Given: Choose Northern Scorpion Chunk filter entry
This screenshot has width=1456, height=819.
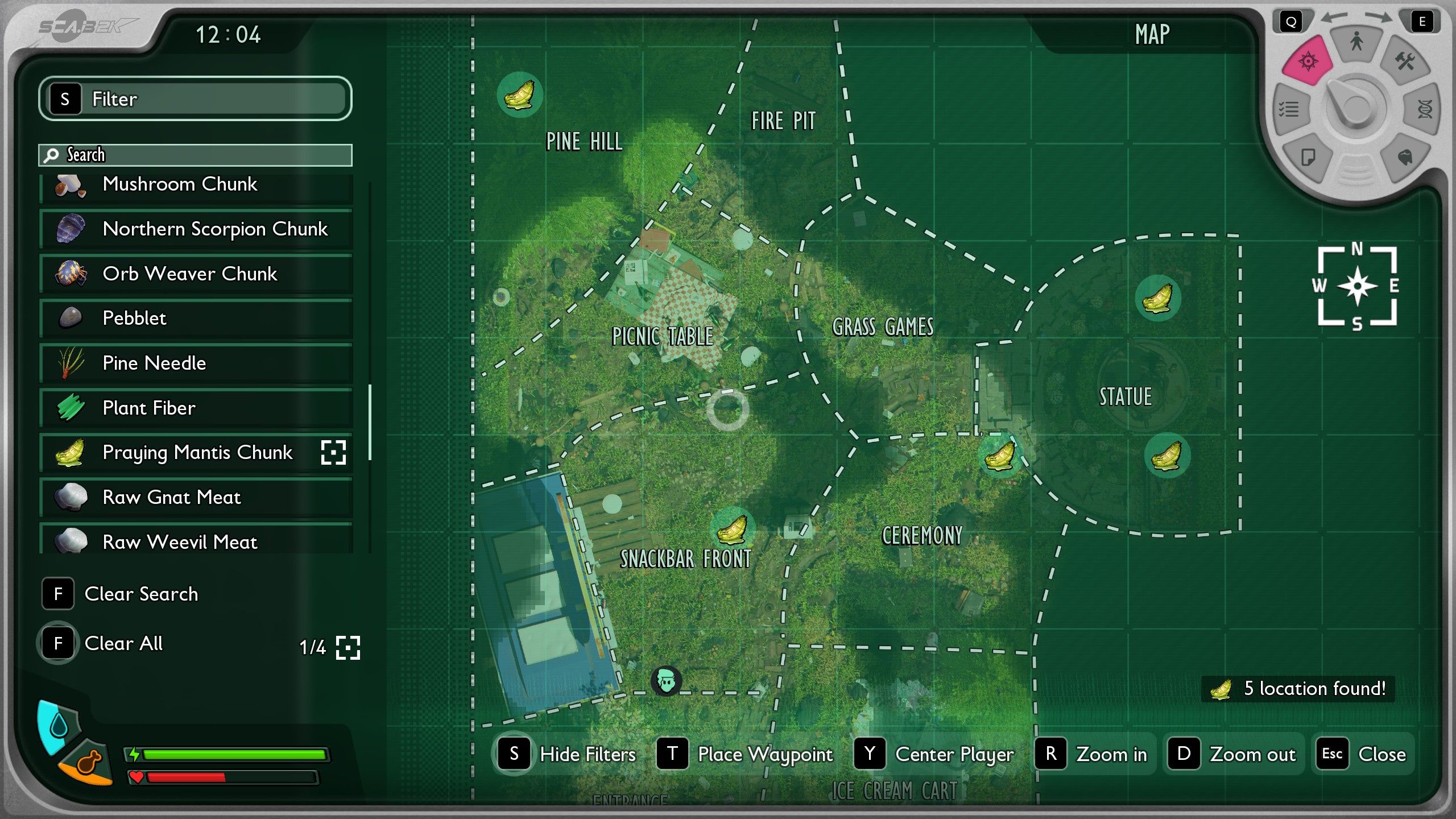Looking at the screenshot, I should [196, 229].
